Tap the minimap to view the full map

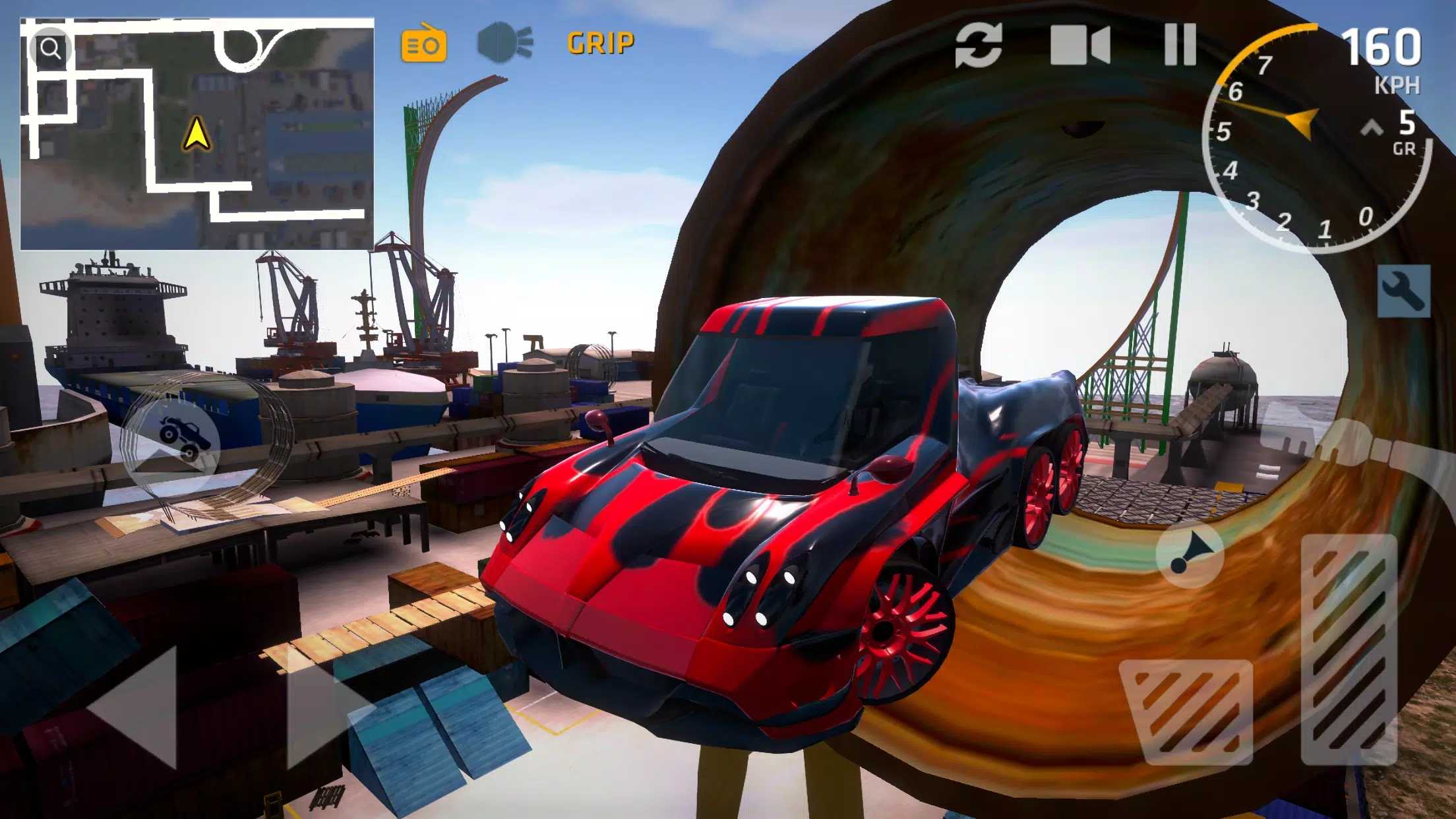point(198,132)
